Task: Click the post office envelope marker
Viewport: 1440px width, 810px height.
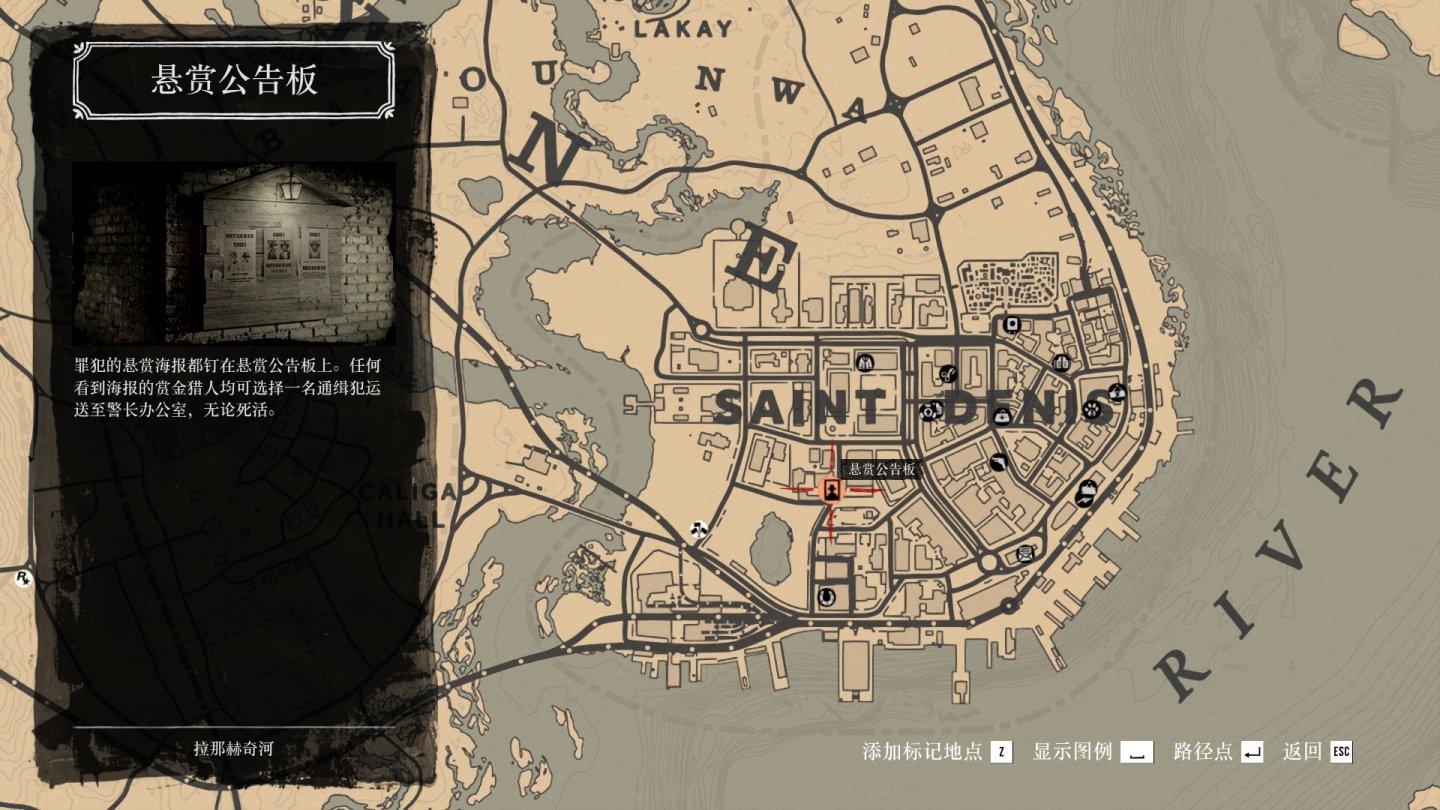Action: point(1025,553)
